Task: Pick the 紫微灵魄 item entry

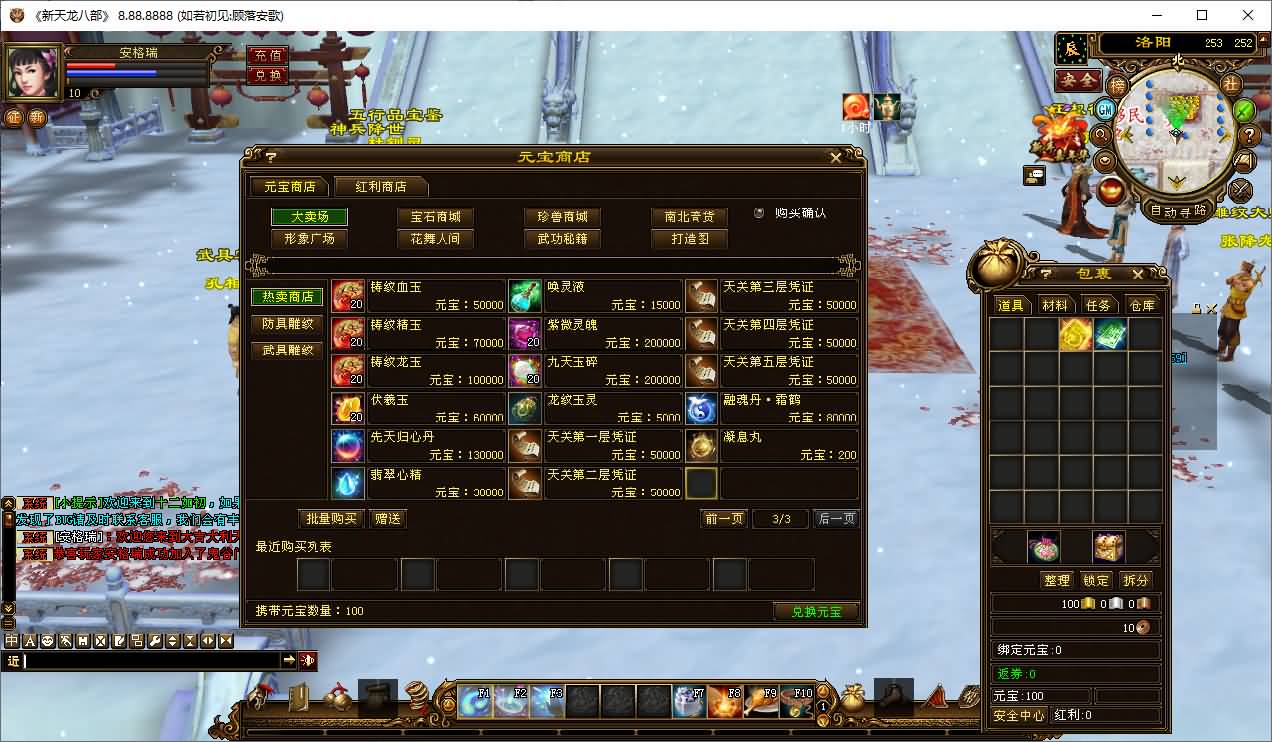Action: coord(595,333)
